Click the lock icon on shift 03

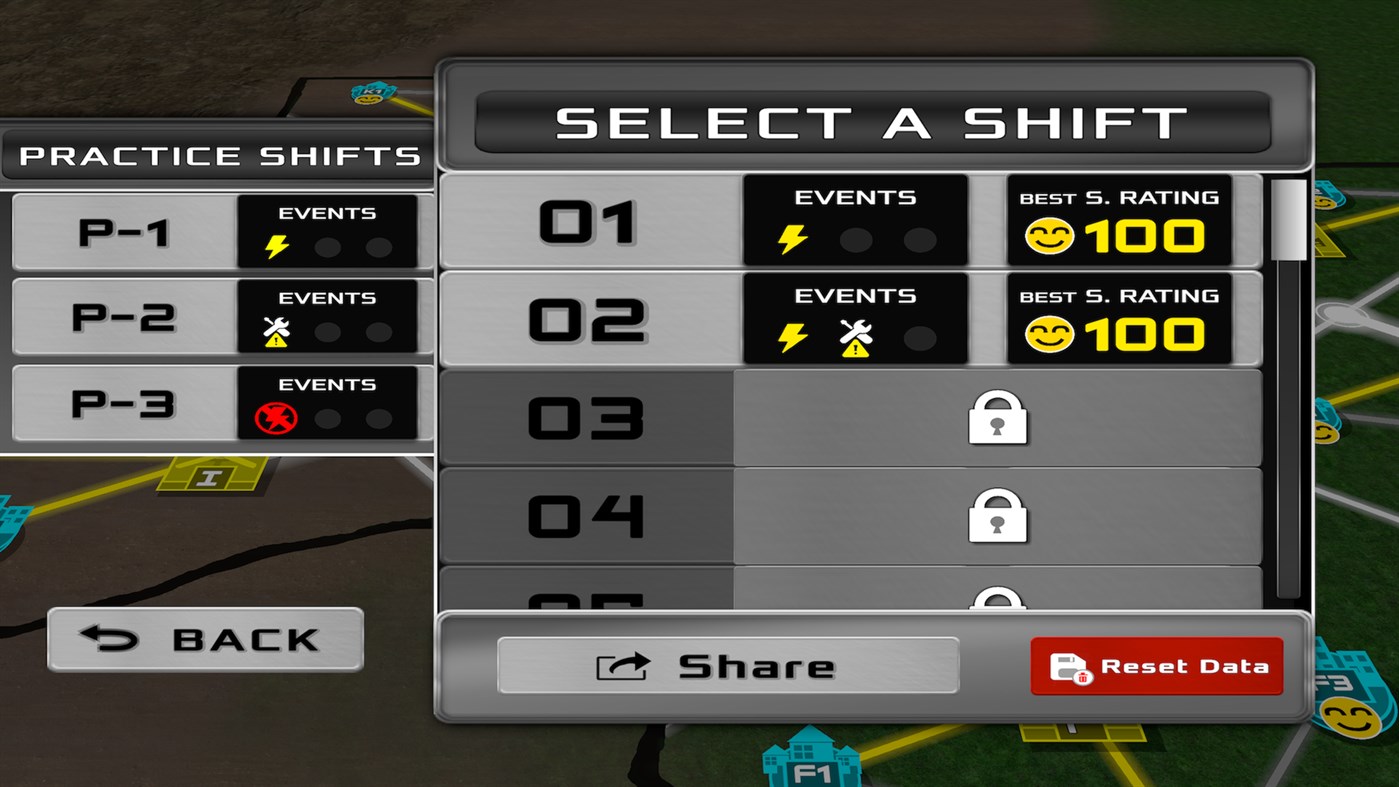pos(997,417)
